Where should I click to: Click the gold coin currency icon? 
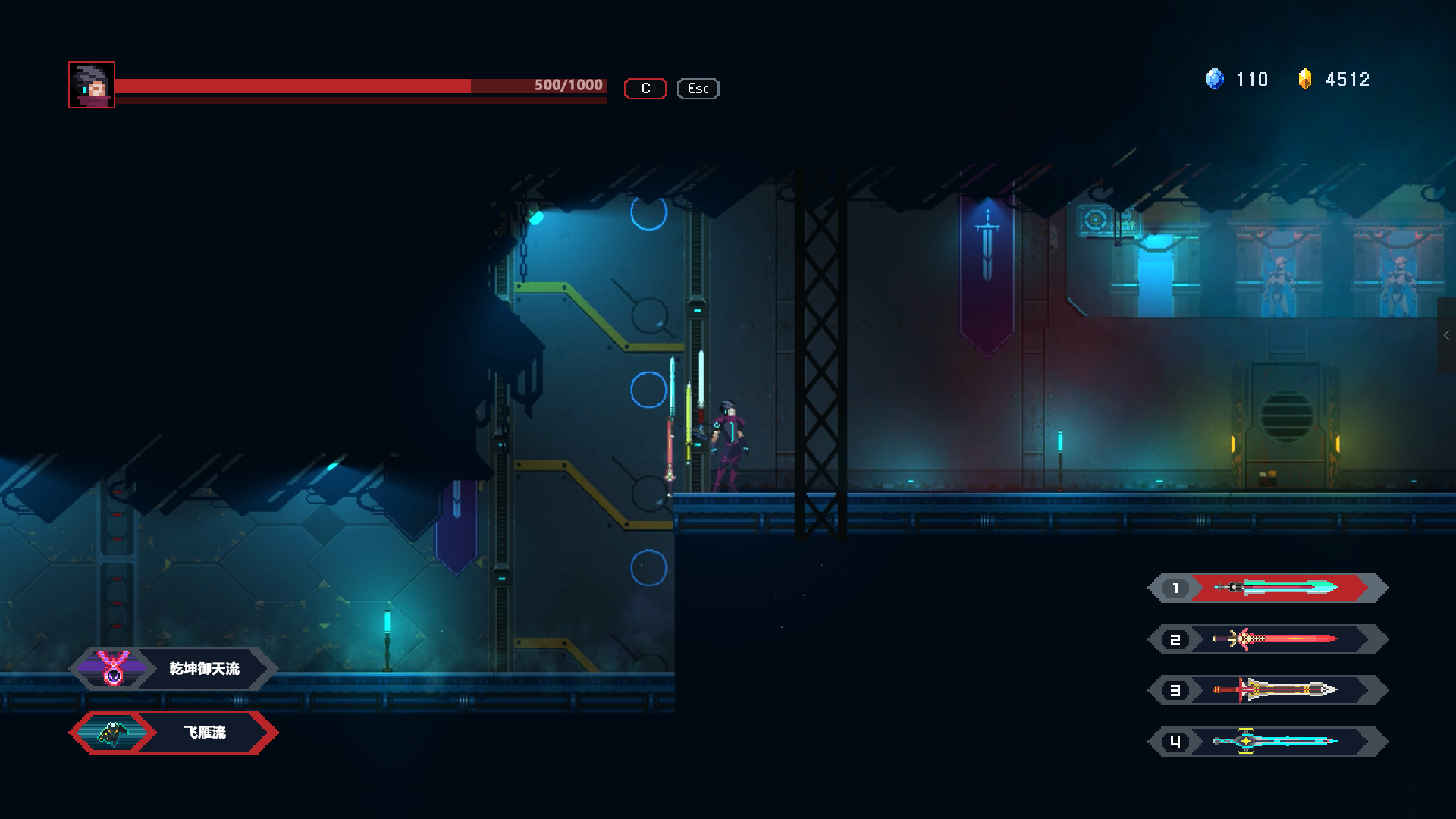tap(1306, 79)
